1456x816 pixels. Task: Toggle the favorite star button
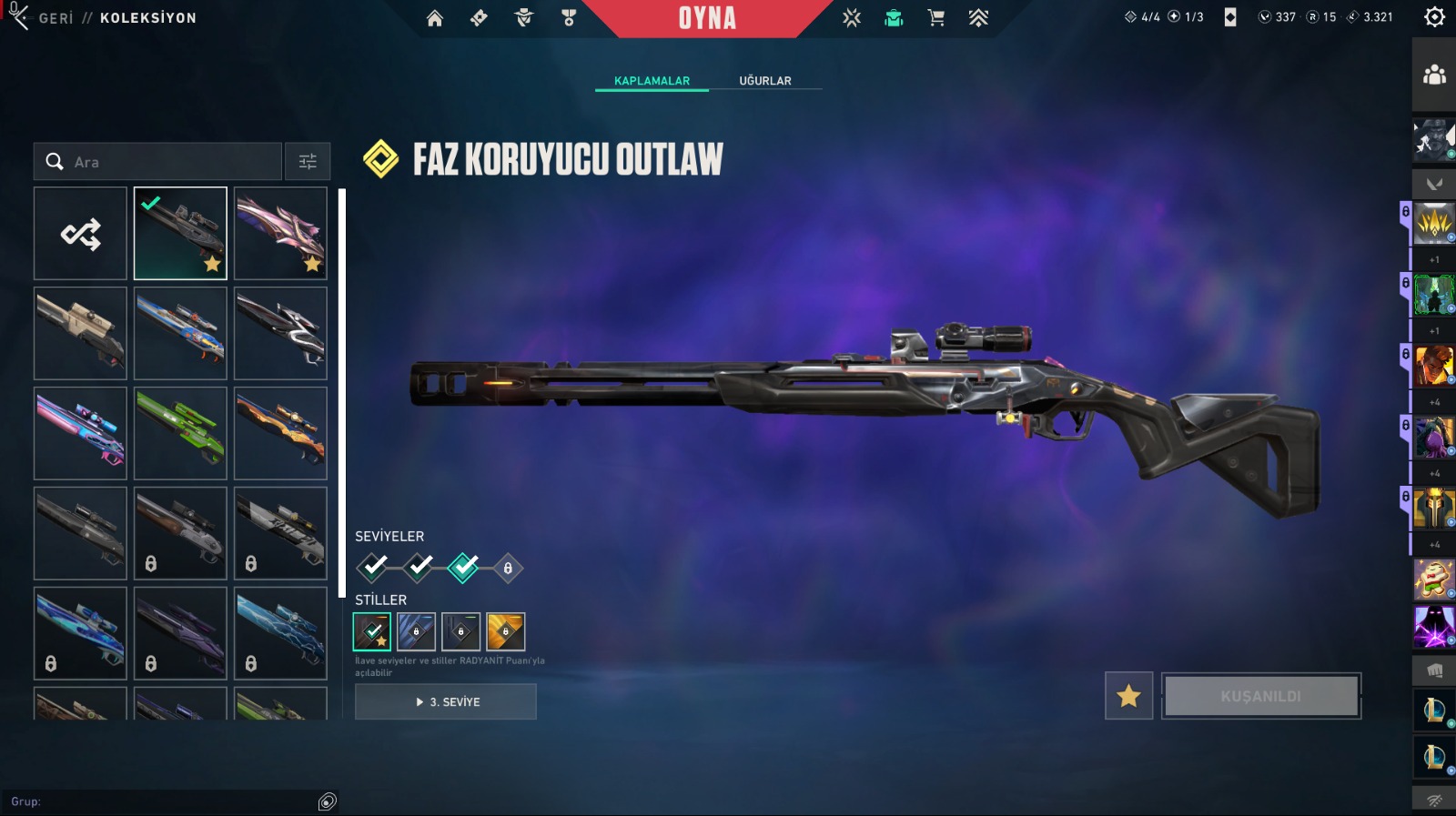coord(1128,696)
